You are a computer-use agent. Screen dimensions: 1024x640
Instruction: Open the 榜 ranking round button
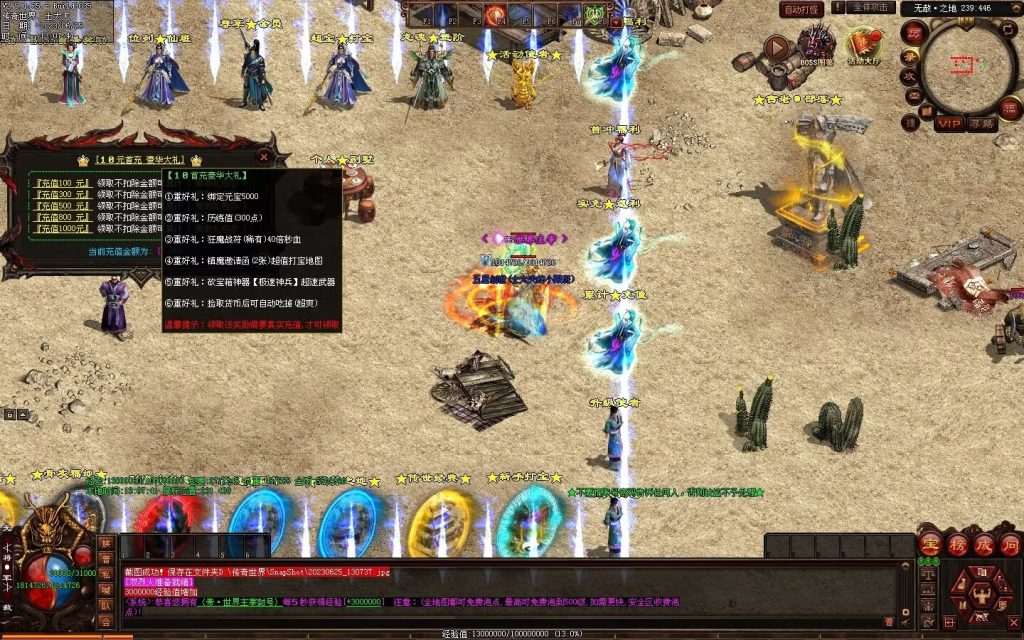coord(957,545)
